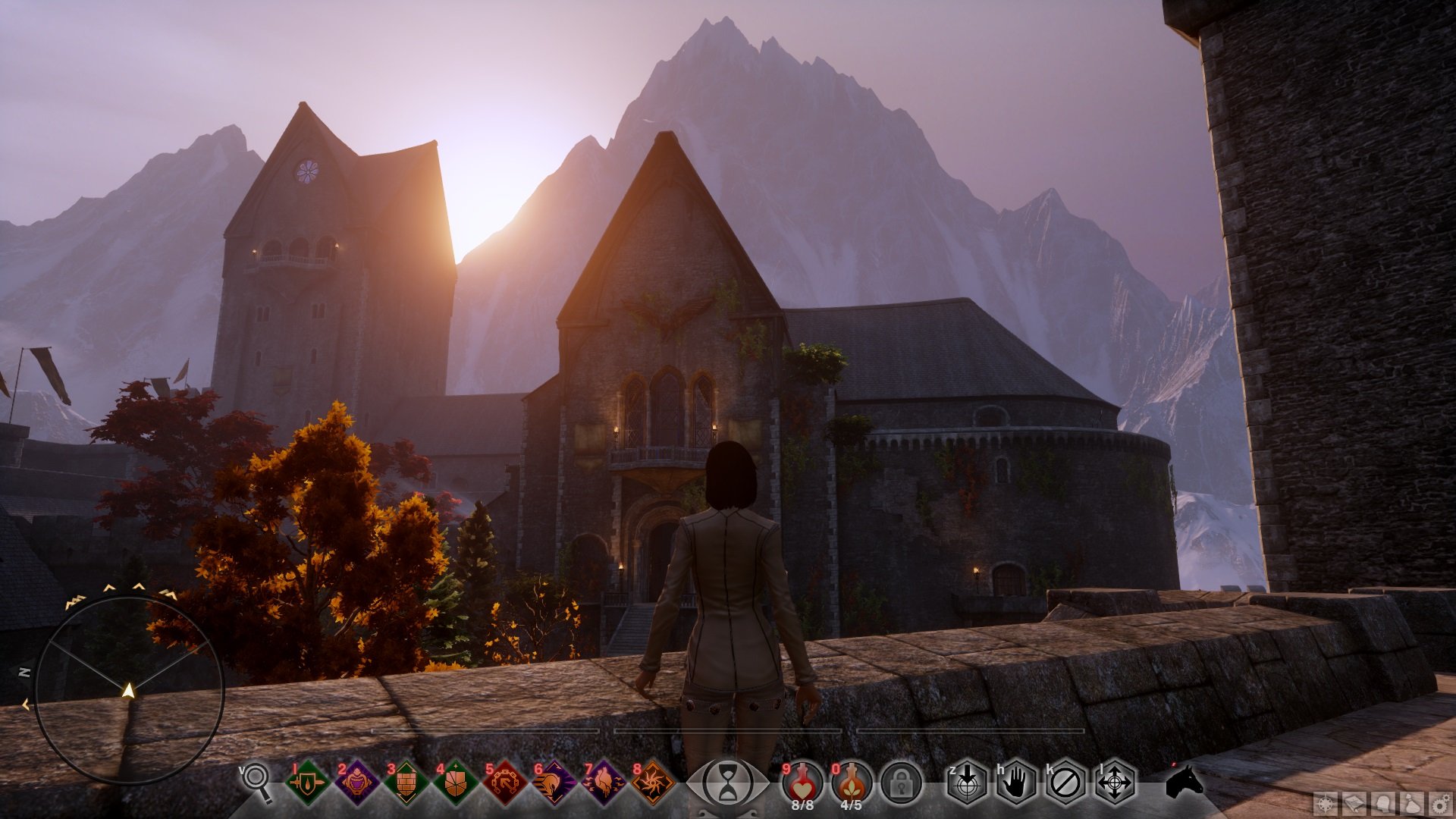Click the circular compass minimap
The height and width of the screenshot is (819, 1456).
[129, 690]
